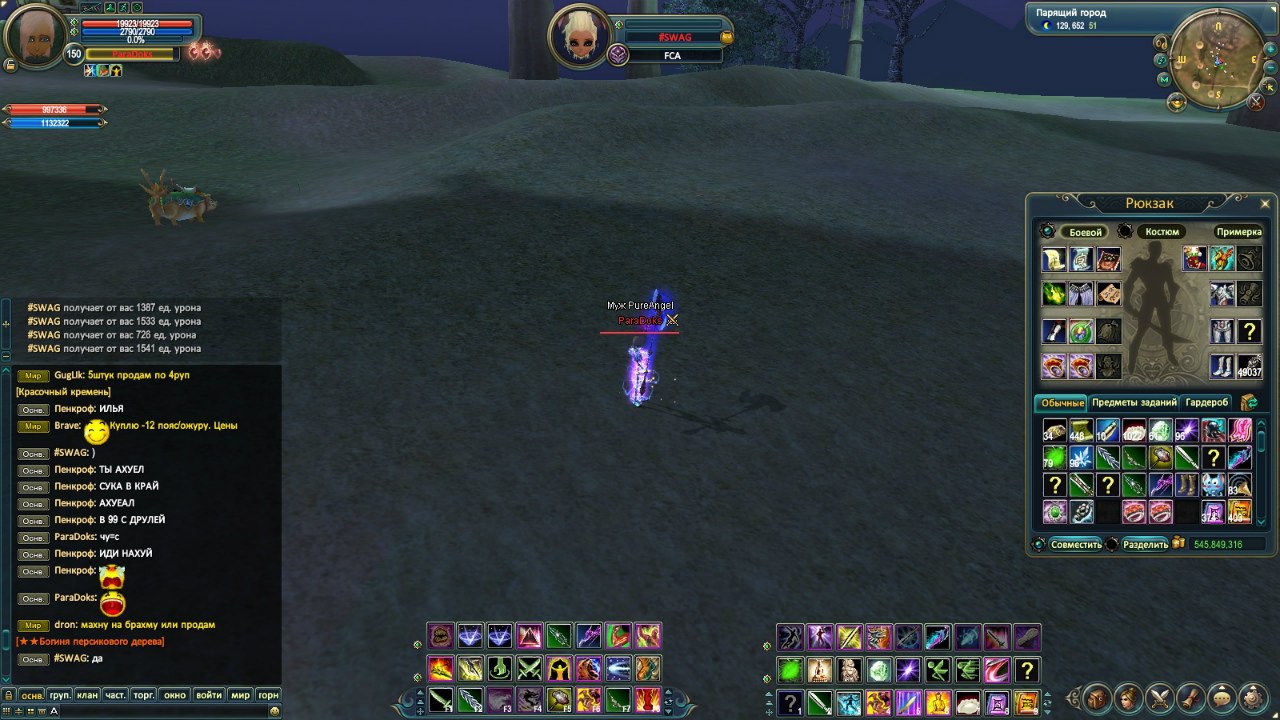
Task: Switch to the Костюм equipment view
Action: click(x=1162, y=232)
